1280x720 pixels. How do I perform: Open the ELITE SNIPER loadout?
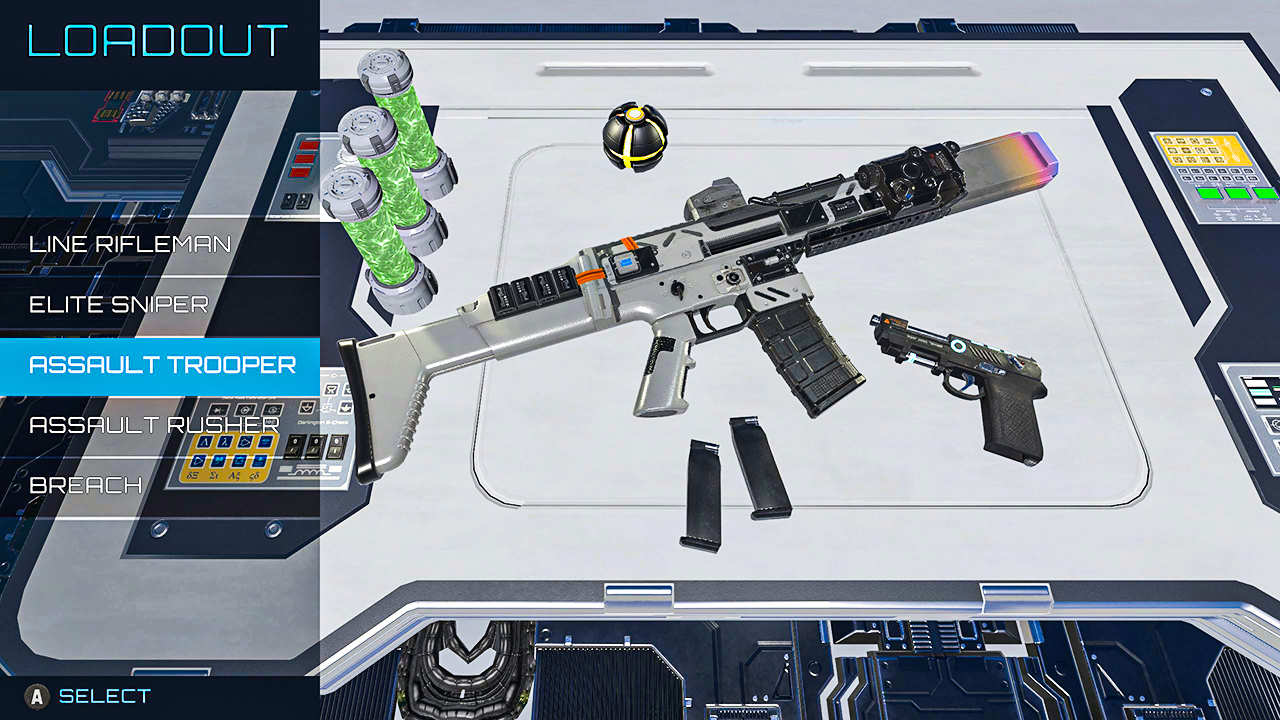[x=120, y=304]
